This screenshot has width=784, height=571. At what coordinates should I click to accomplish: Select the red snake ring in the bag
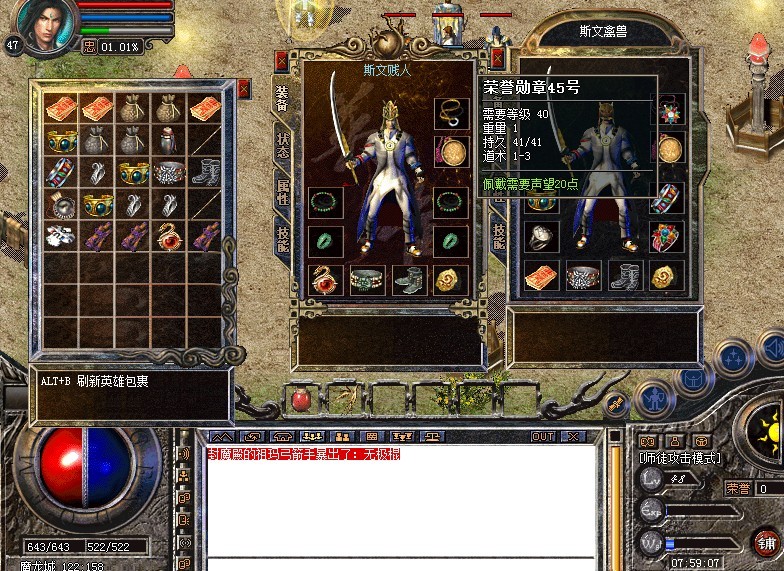point(169,237)
